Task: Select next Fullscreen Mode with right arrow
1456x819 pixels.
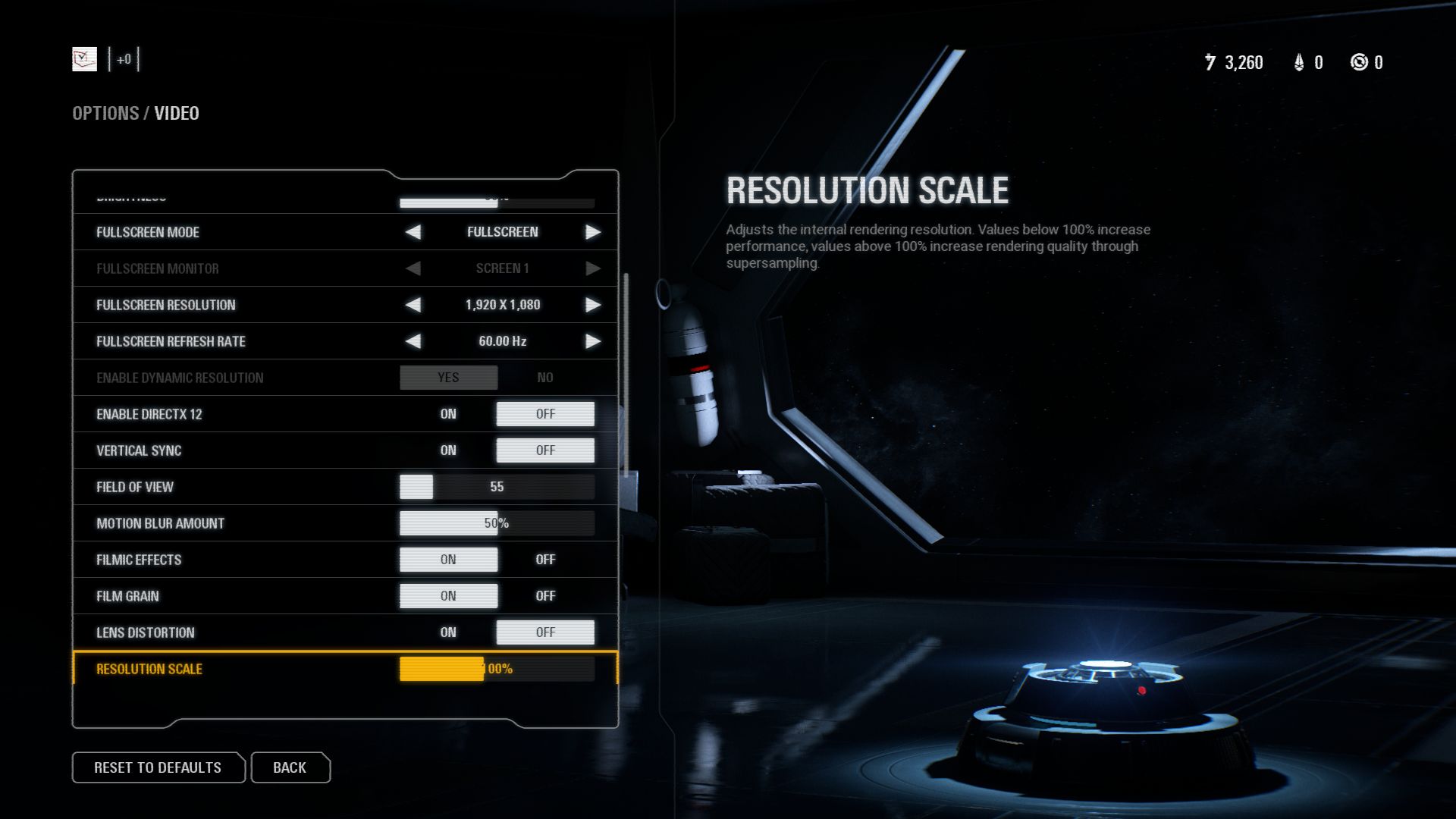Action: click(593, 232)
